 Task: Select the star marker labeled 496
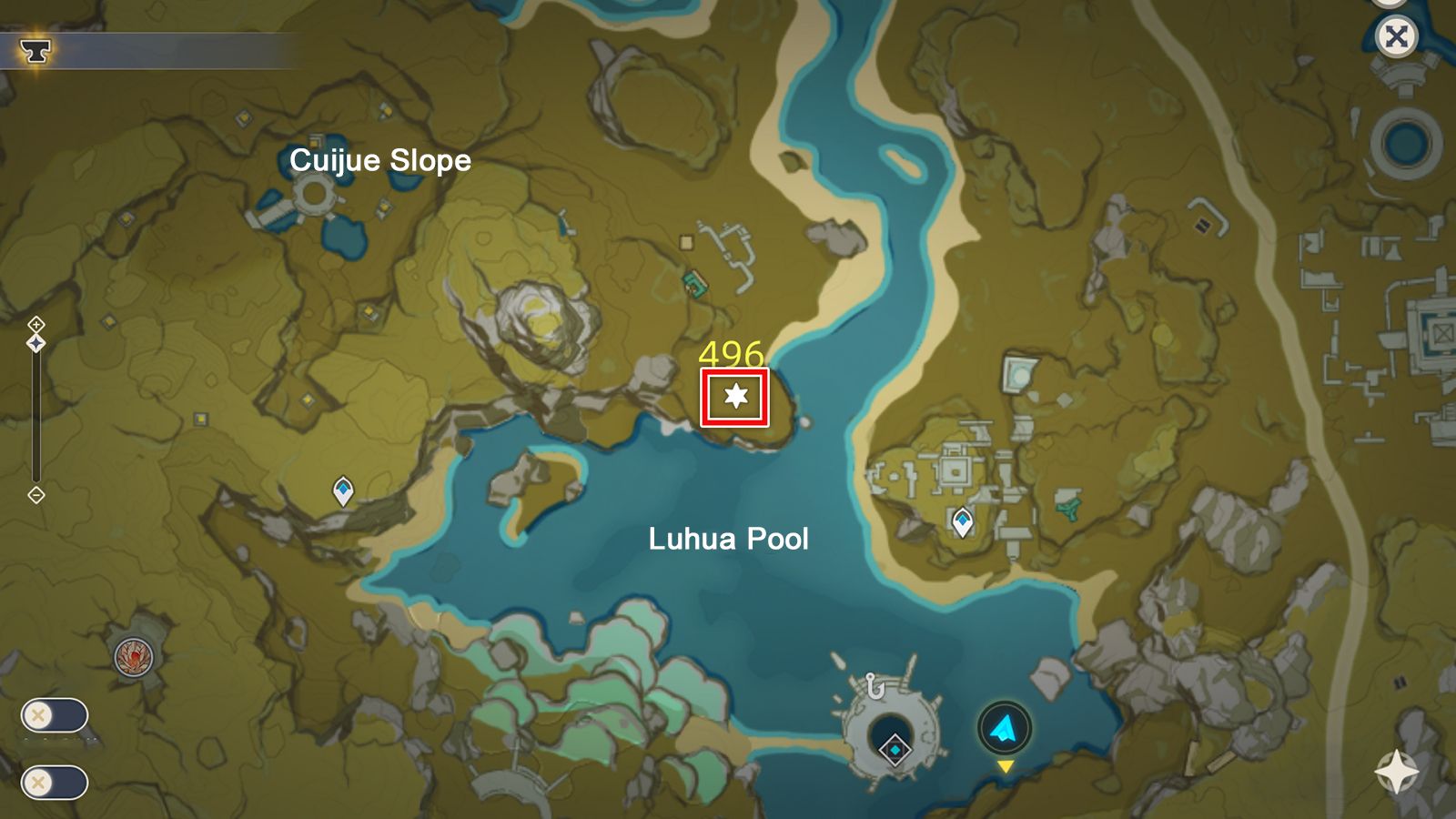737,397
